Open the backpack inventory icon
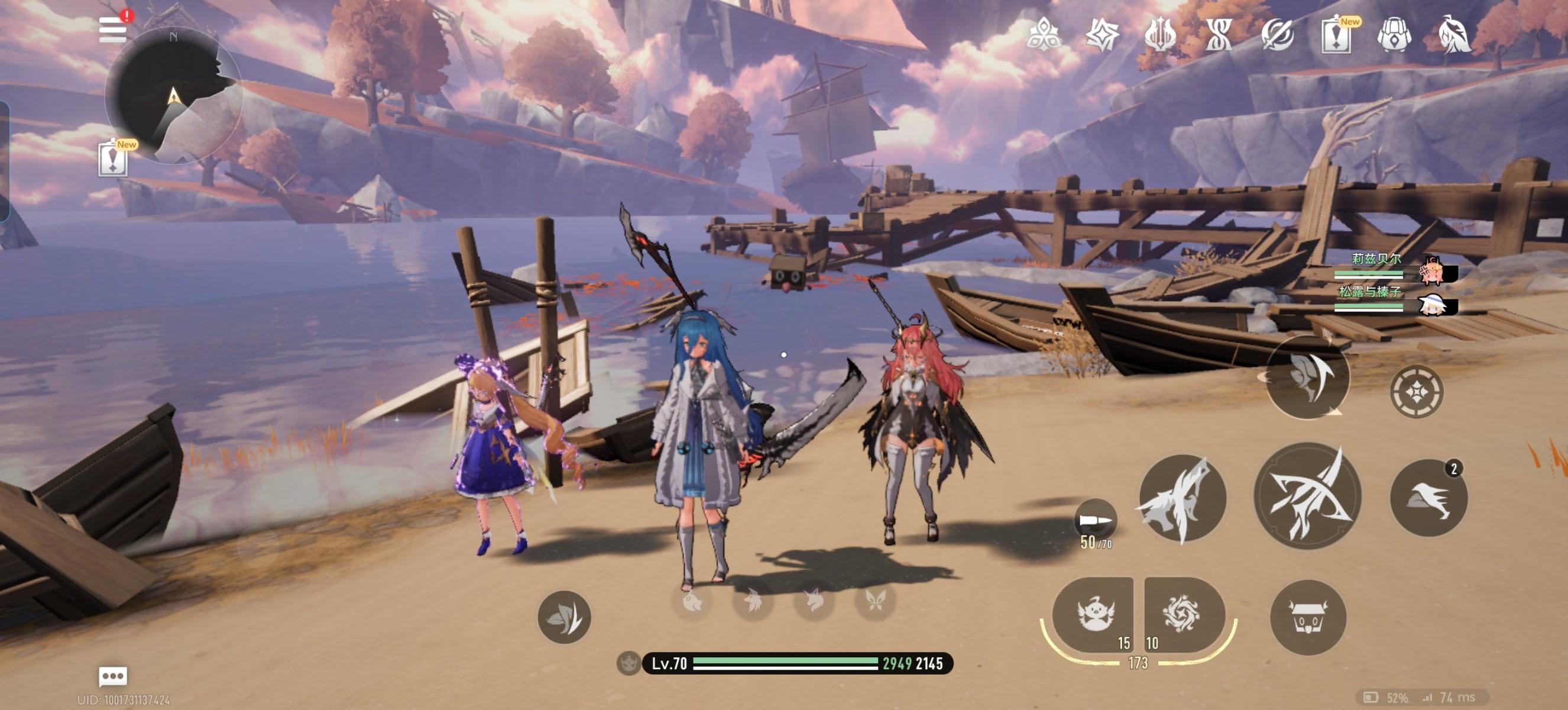The height and width of the screenshot is (710, 1568). (x=1395, y=34)
